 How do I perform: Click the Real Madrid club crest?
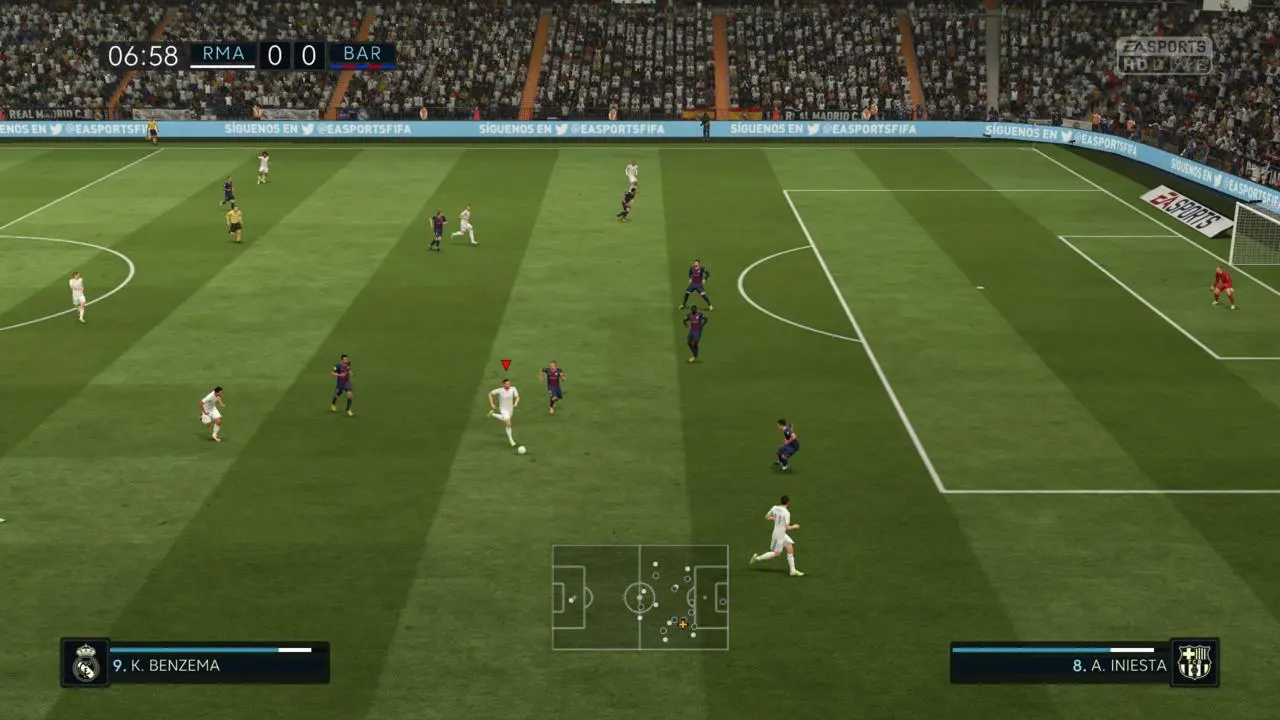[x=86, y=663]
